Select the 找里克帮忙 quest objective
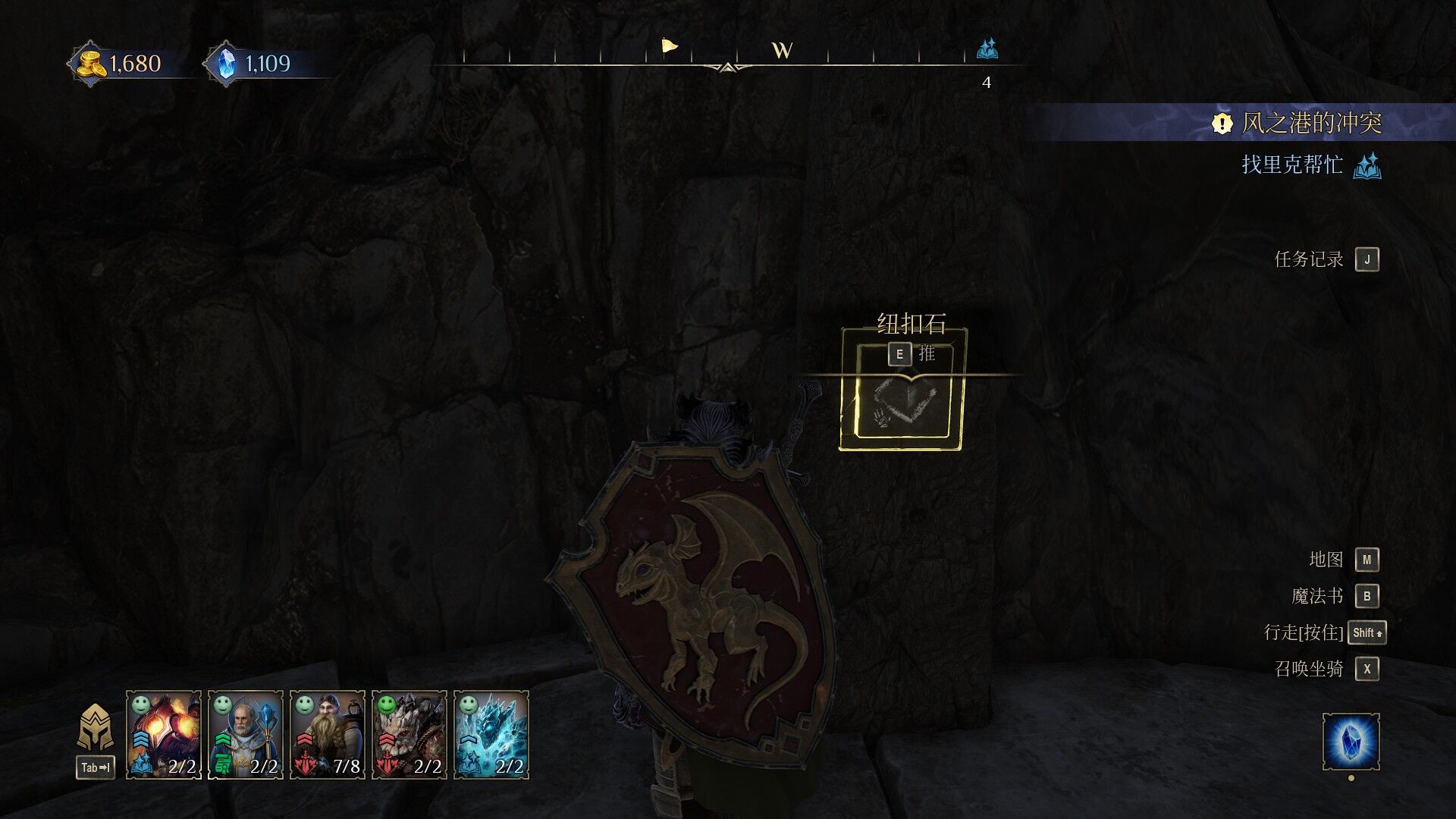This screenshot has height=819, width=1456. [x=1292, y=165]
